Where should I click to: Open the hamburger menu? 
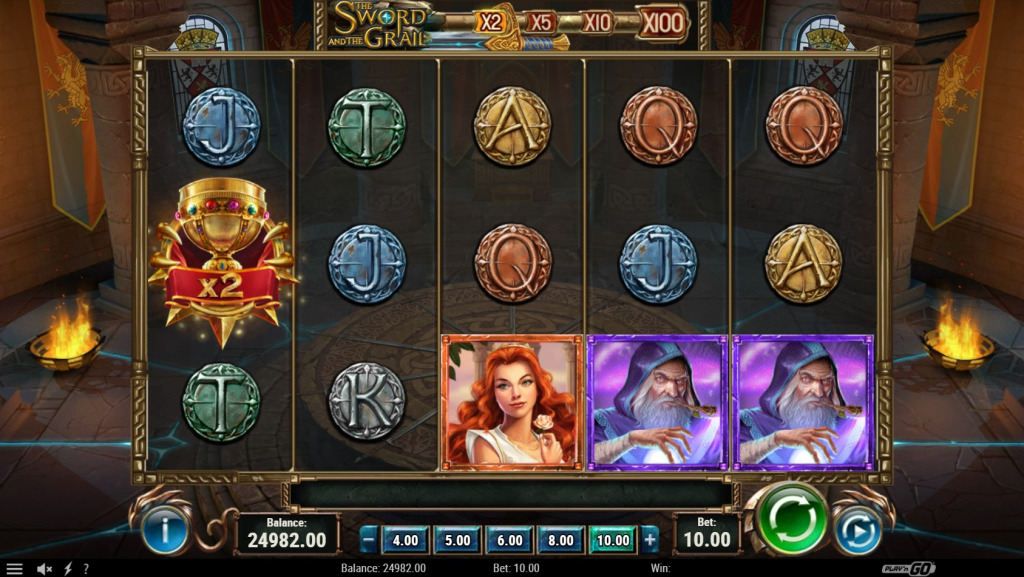pos(14,568)
